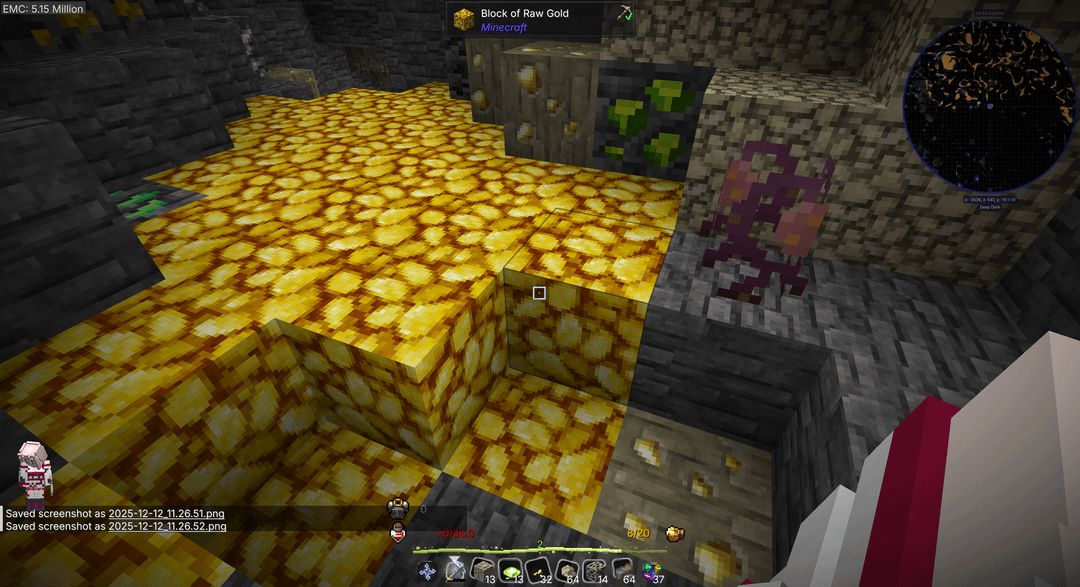
Task: Select the hotbar stone block stack of 13
Action: click(x=484, y=571)
